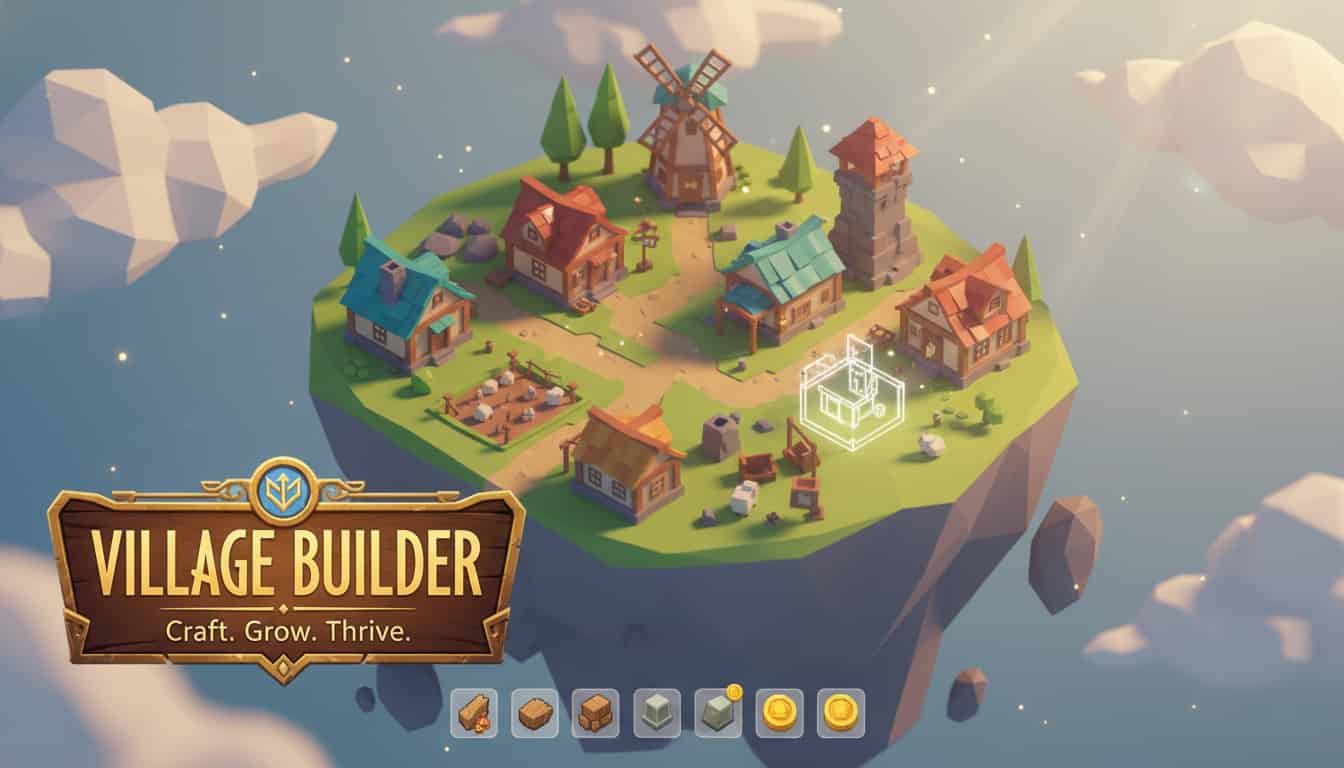Screen dimensions: 1344x768
Task: Click the coin badge on the stone resource
Action: (736, 691)
